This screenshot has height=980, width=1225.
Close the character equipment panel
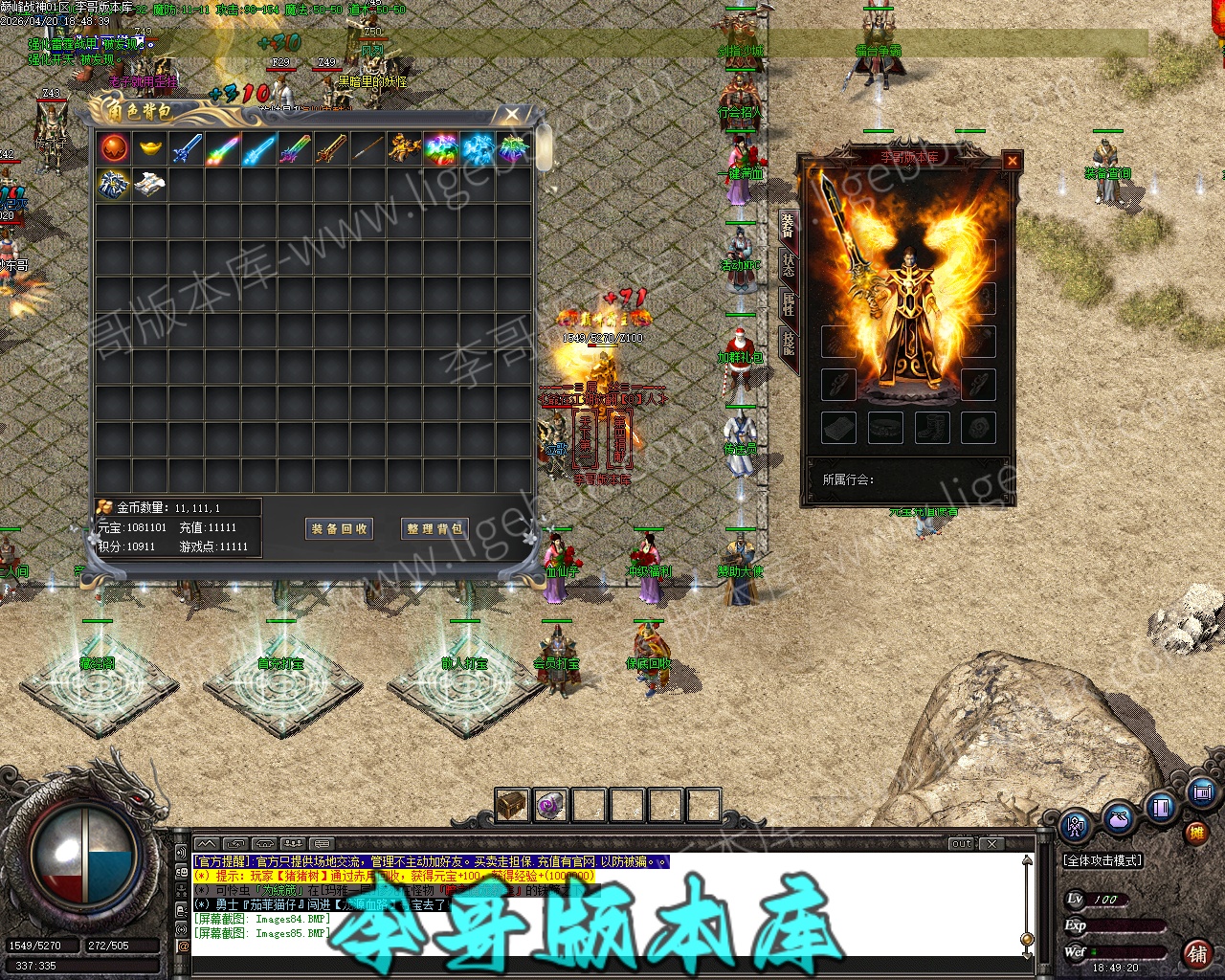[1012, 161]
